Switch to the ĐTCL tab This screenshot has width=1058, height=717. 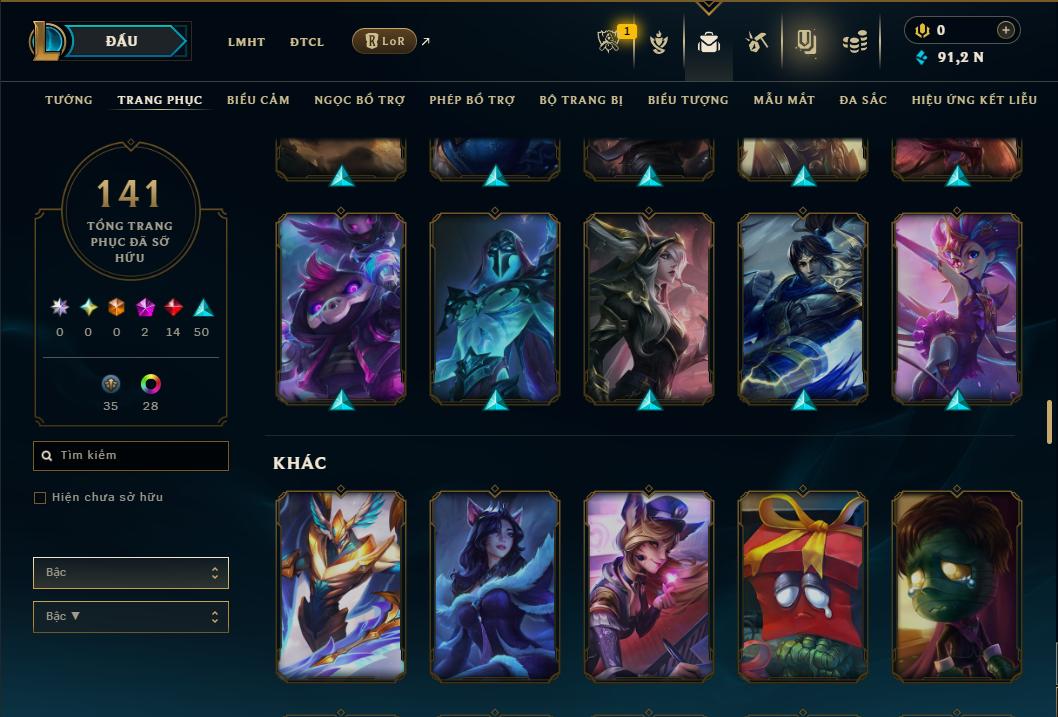(307, 42)
